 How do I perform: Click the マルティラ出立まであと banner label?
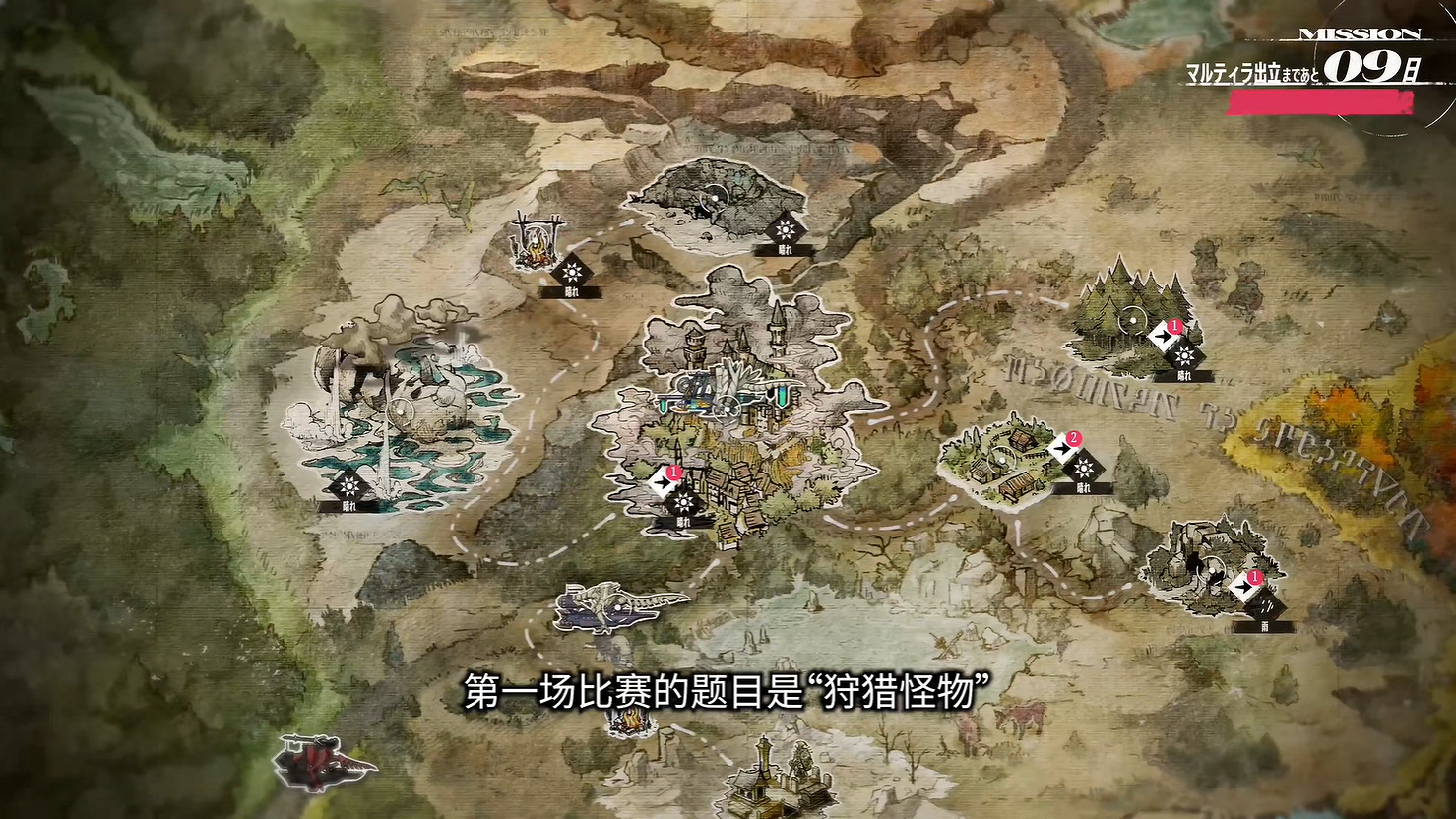pyautogui.click(x=1250, y=70)
